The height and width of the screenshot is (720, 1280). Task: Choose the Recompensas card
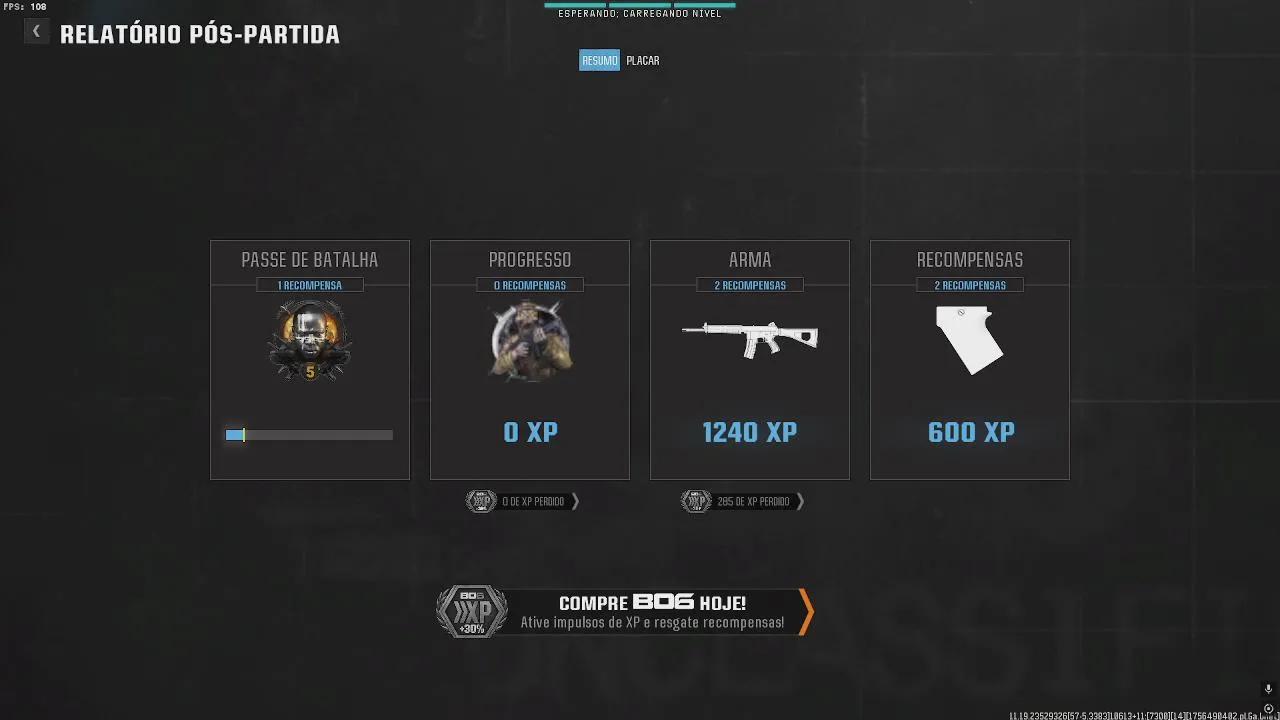pos(970,360)
